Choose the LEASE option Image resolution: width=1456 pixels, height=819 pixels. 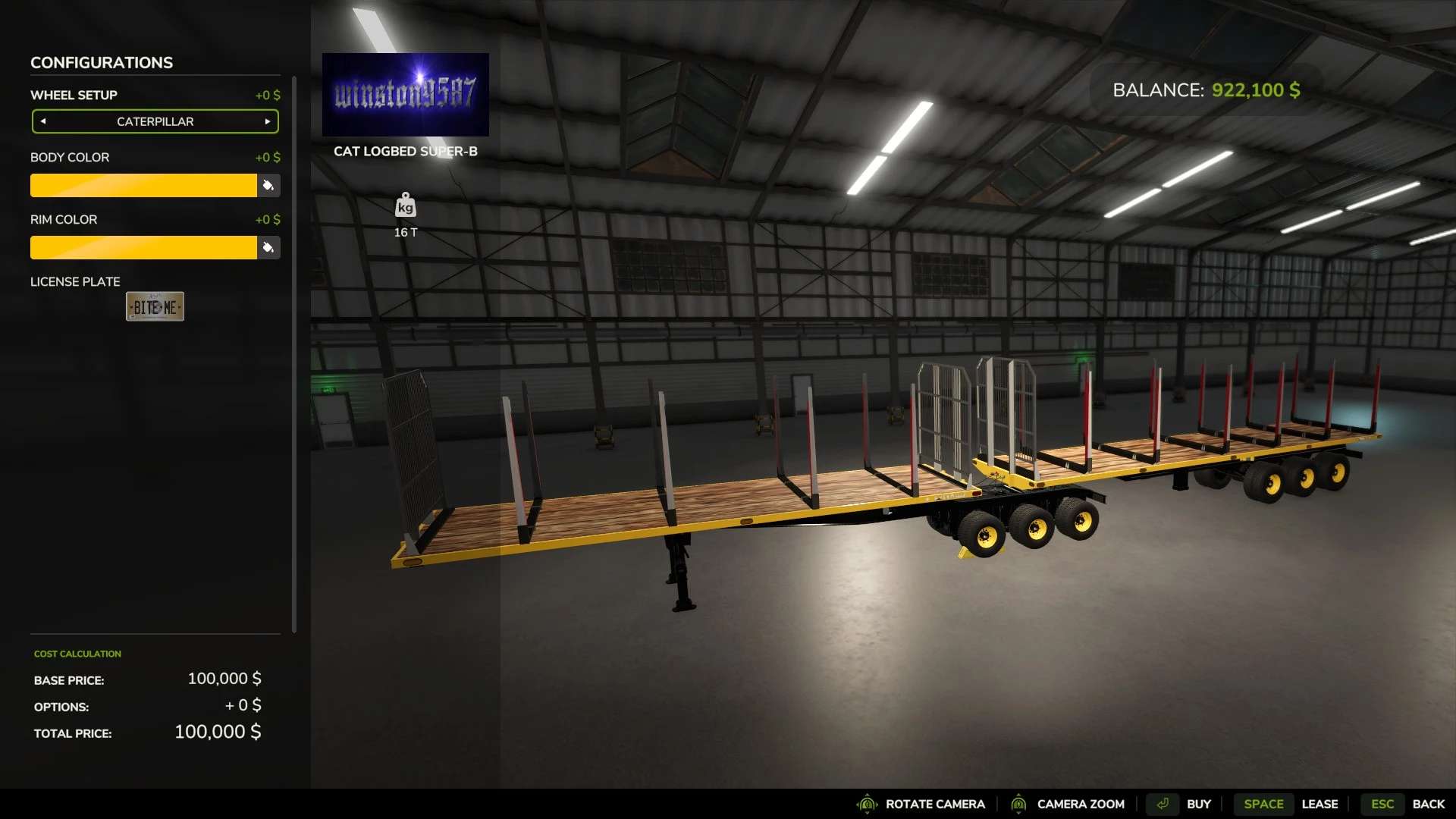coord(1321,804)
